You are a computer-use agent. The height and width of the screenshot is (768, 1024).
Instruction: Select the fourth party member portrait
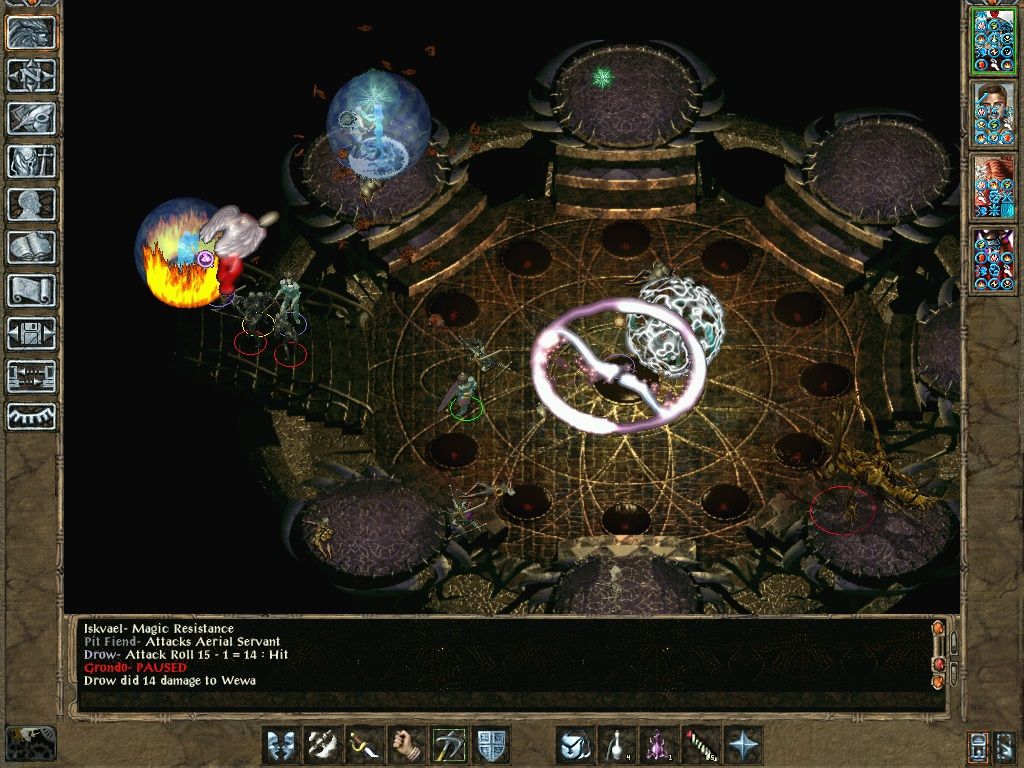[x=992, y=260]
